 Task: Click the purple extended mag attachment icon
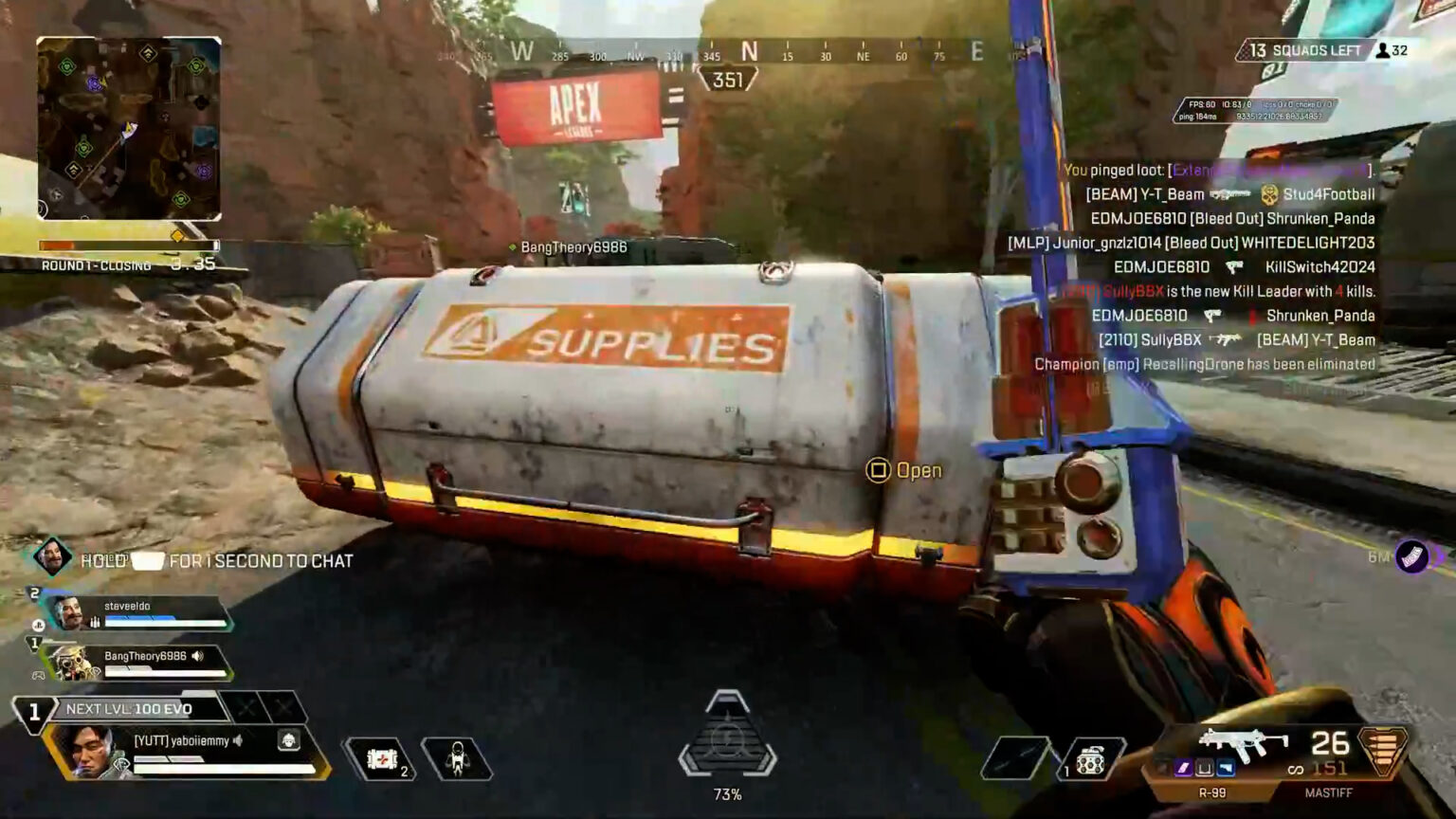pos(1182,765)
